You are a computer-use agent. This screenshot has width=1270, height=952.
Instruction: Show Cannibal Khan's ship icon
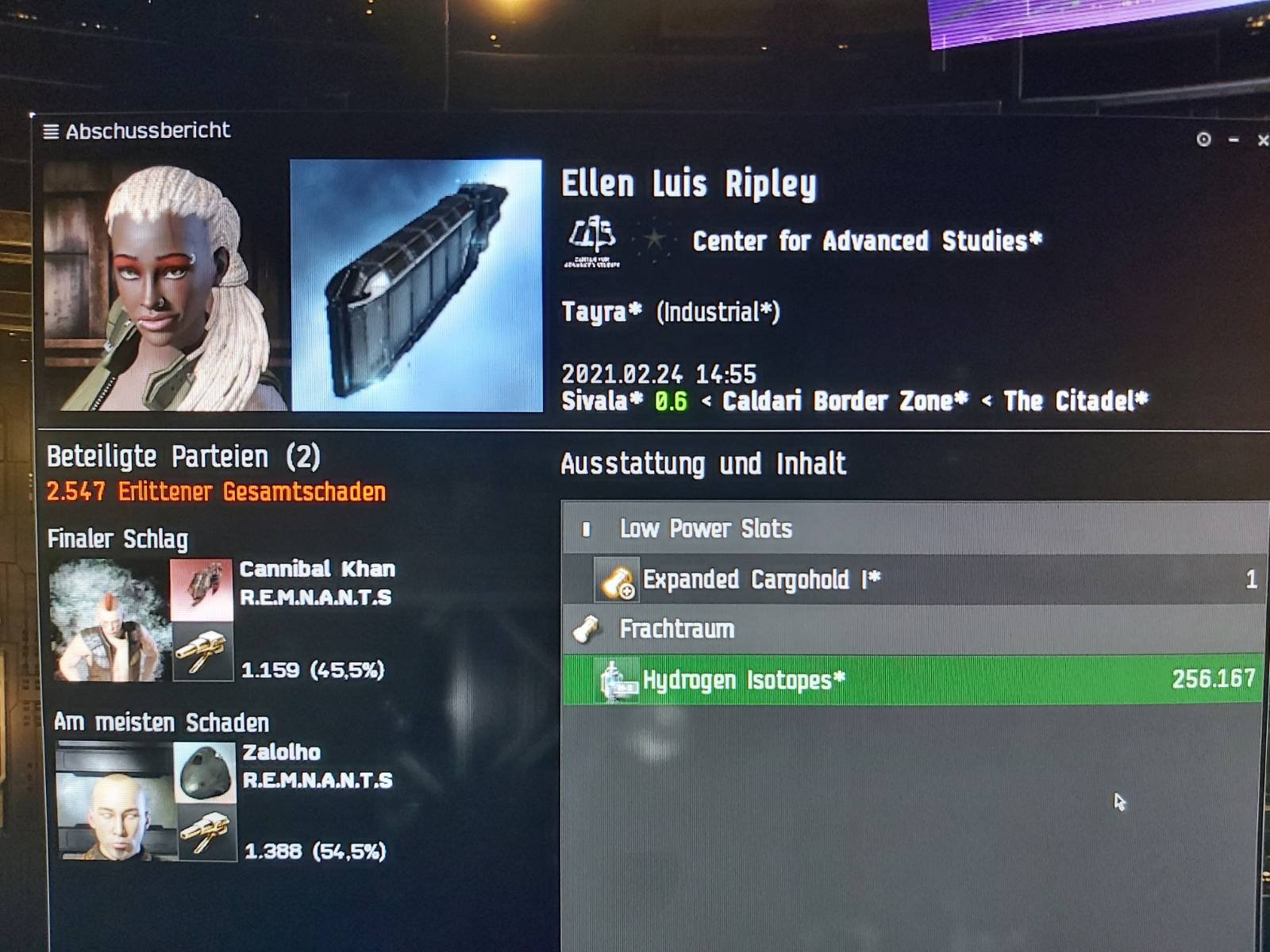click(202, 589)
